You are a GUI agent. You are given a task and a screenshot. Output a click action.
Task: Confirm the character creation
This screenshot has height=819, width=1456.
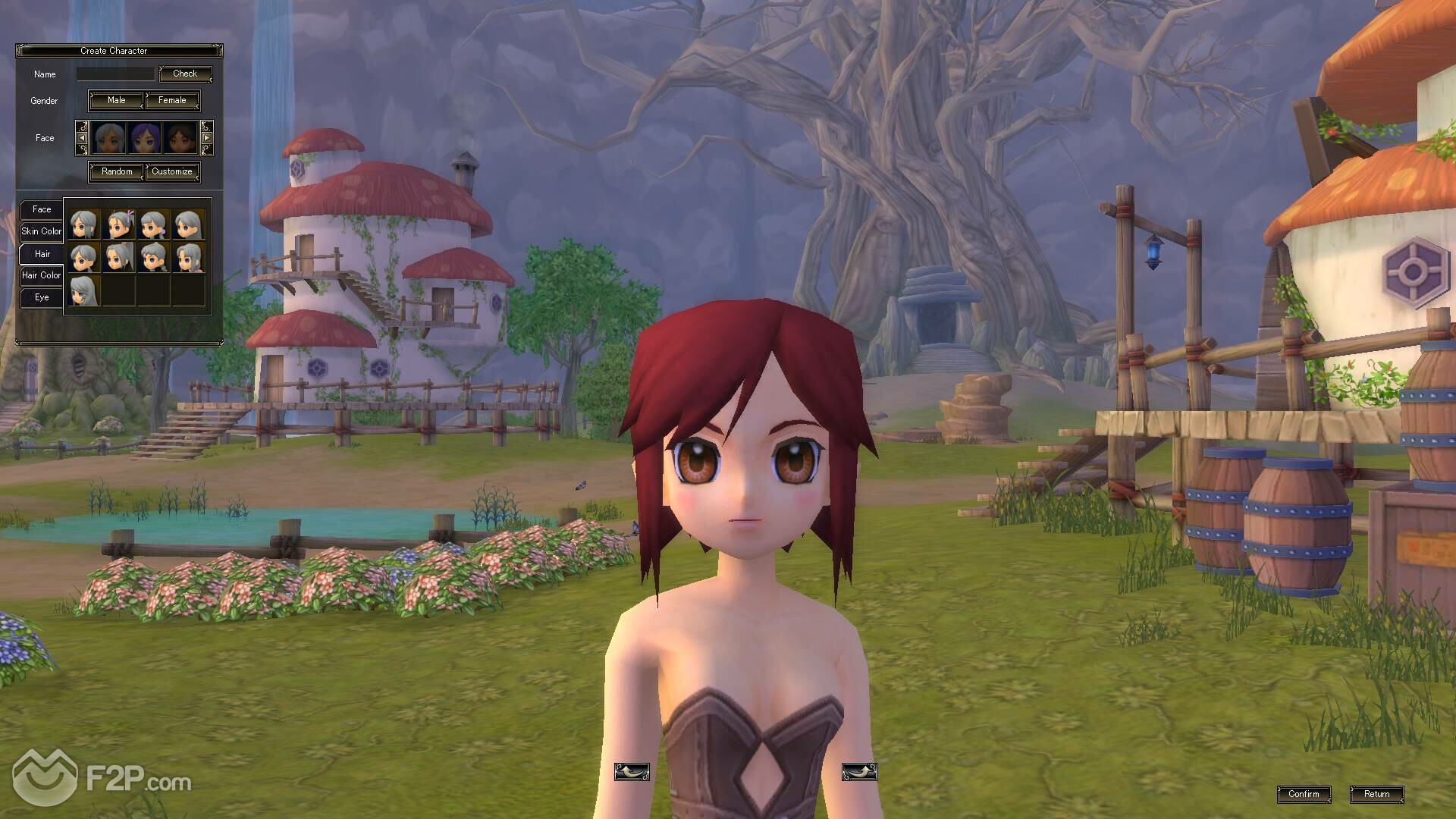click(1304, 794)
